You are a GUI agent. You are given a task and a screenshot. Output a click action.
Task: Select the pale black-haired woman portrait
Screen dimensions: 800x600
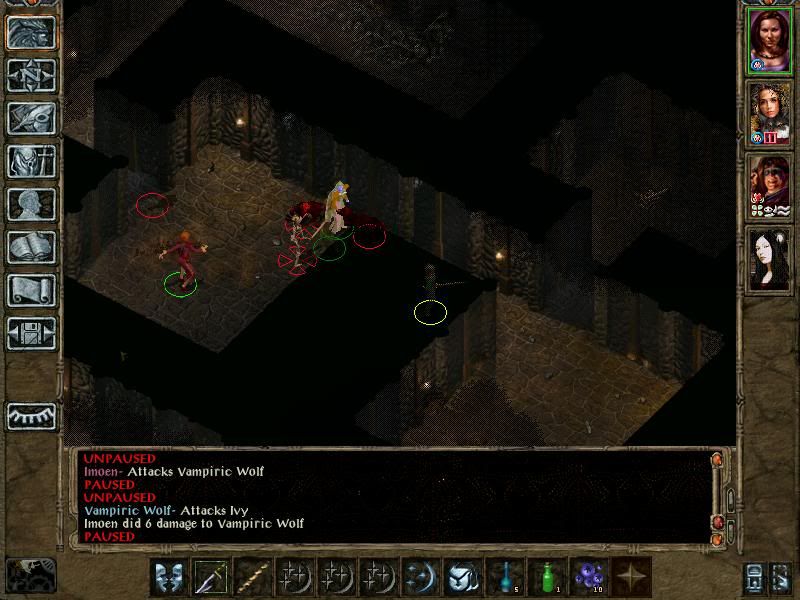point(768,259)
